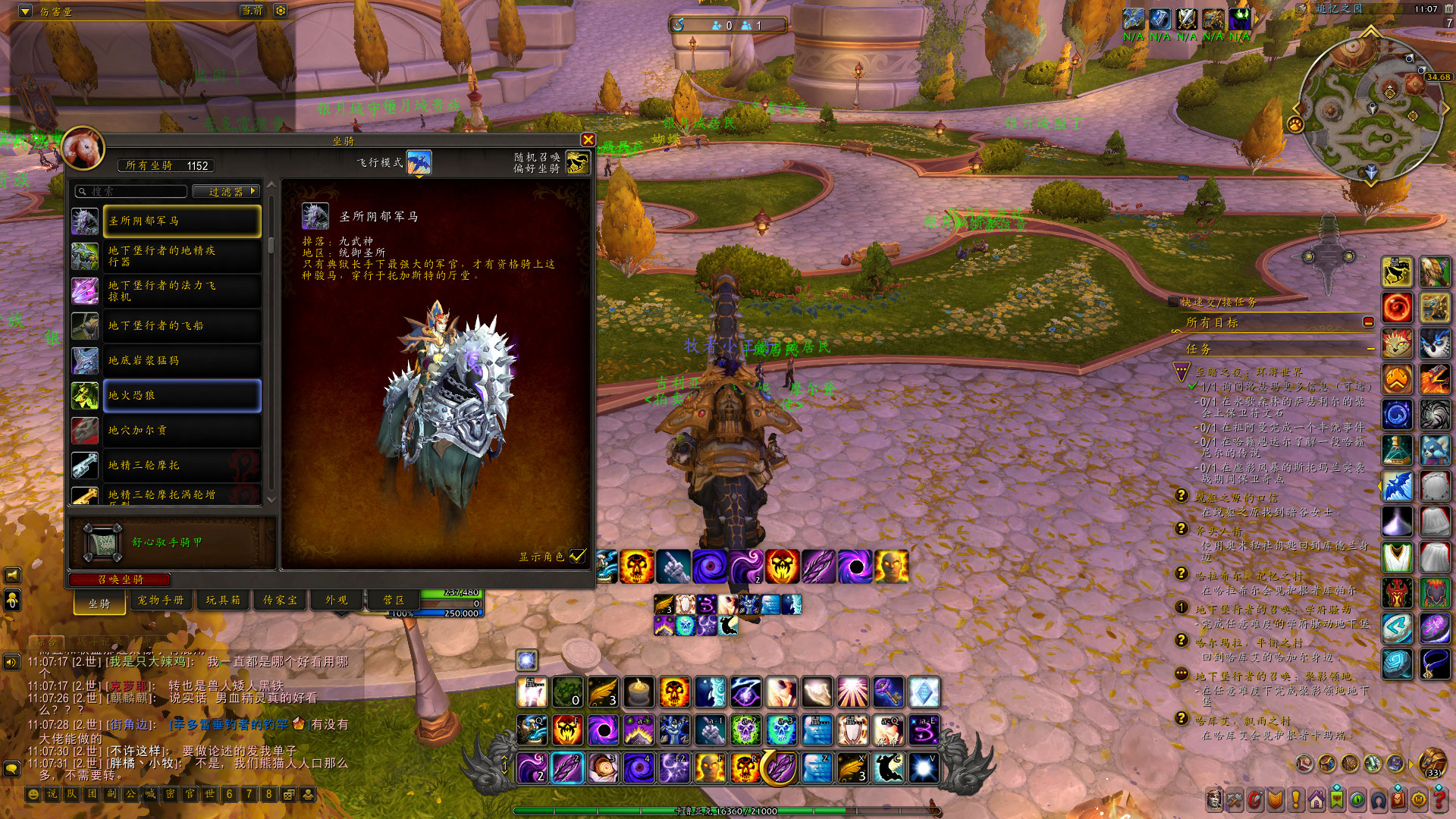Switch to the 传家宝 tab

[280, 600]
